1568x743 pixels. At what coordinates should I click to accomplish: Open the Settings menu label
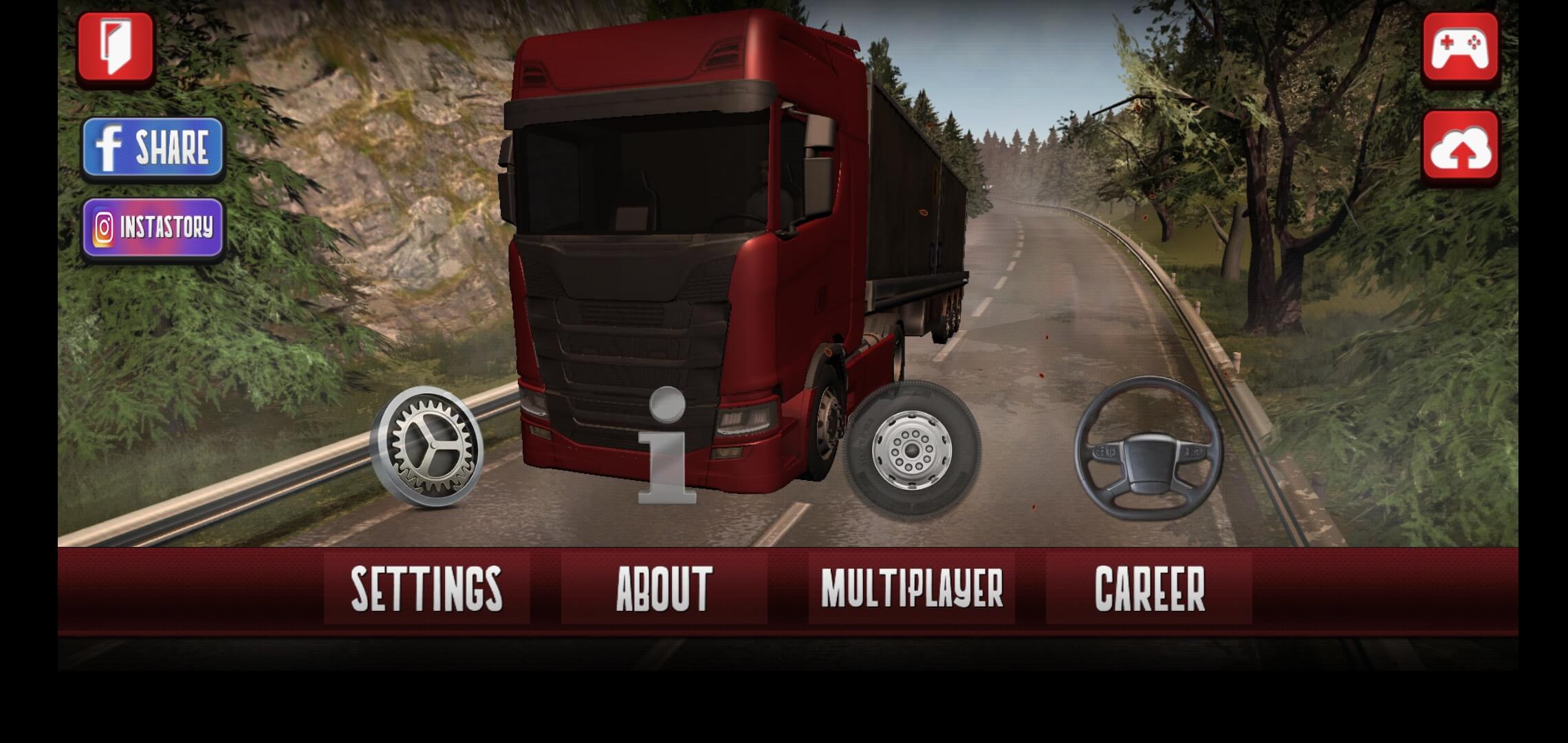[x=426, y=589]
